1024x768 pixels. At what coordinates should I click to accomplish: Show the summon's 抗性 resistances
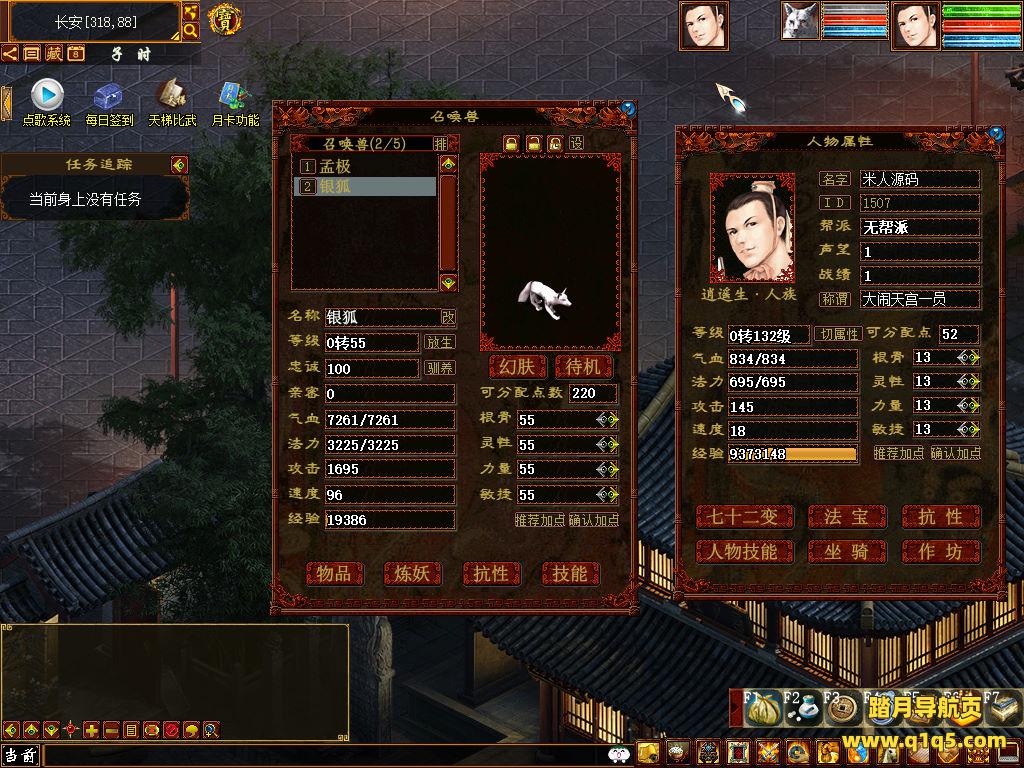pyautogui.click(x=491, y=573)
